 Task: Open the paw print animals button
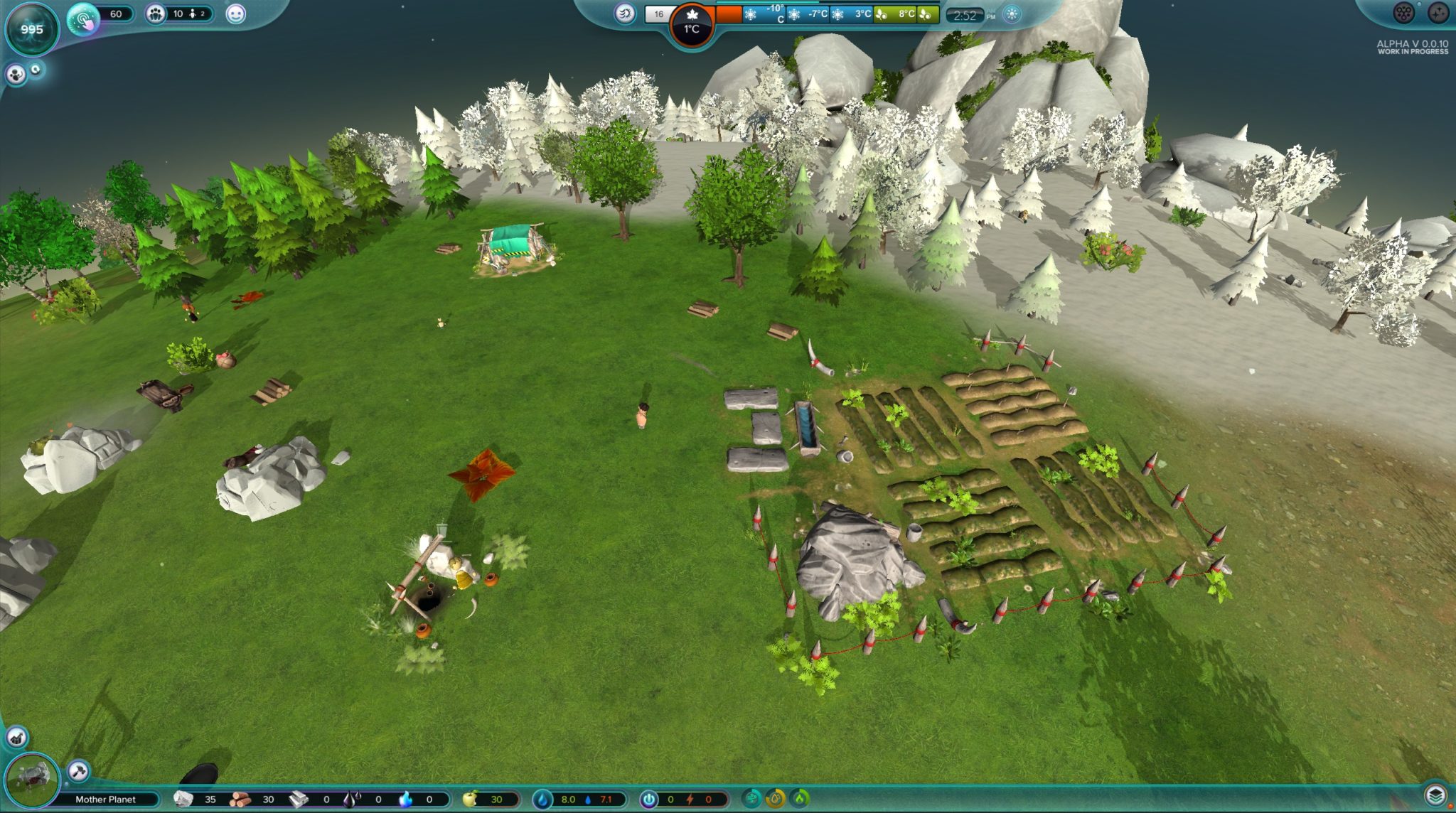16,74
